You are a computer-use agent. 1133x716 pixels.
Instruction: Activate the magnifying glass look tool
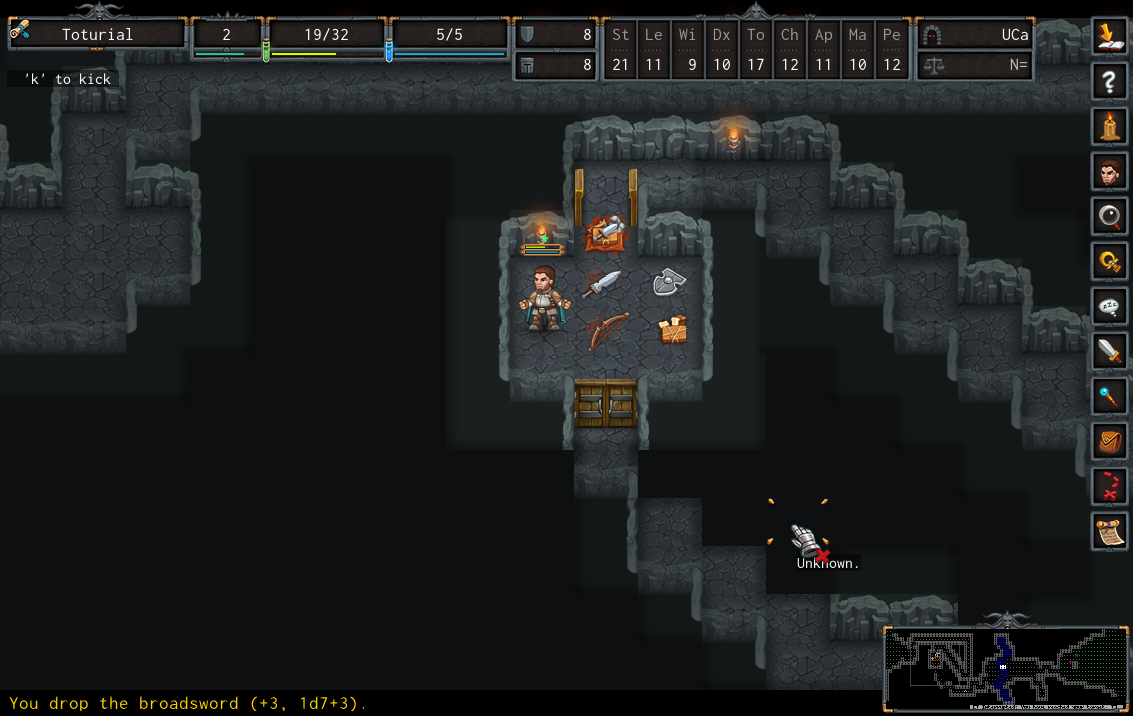pos(1109,217)
